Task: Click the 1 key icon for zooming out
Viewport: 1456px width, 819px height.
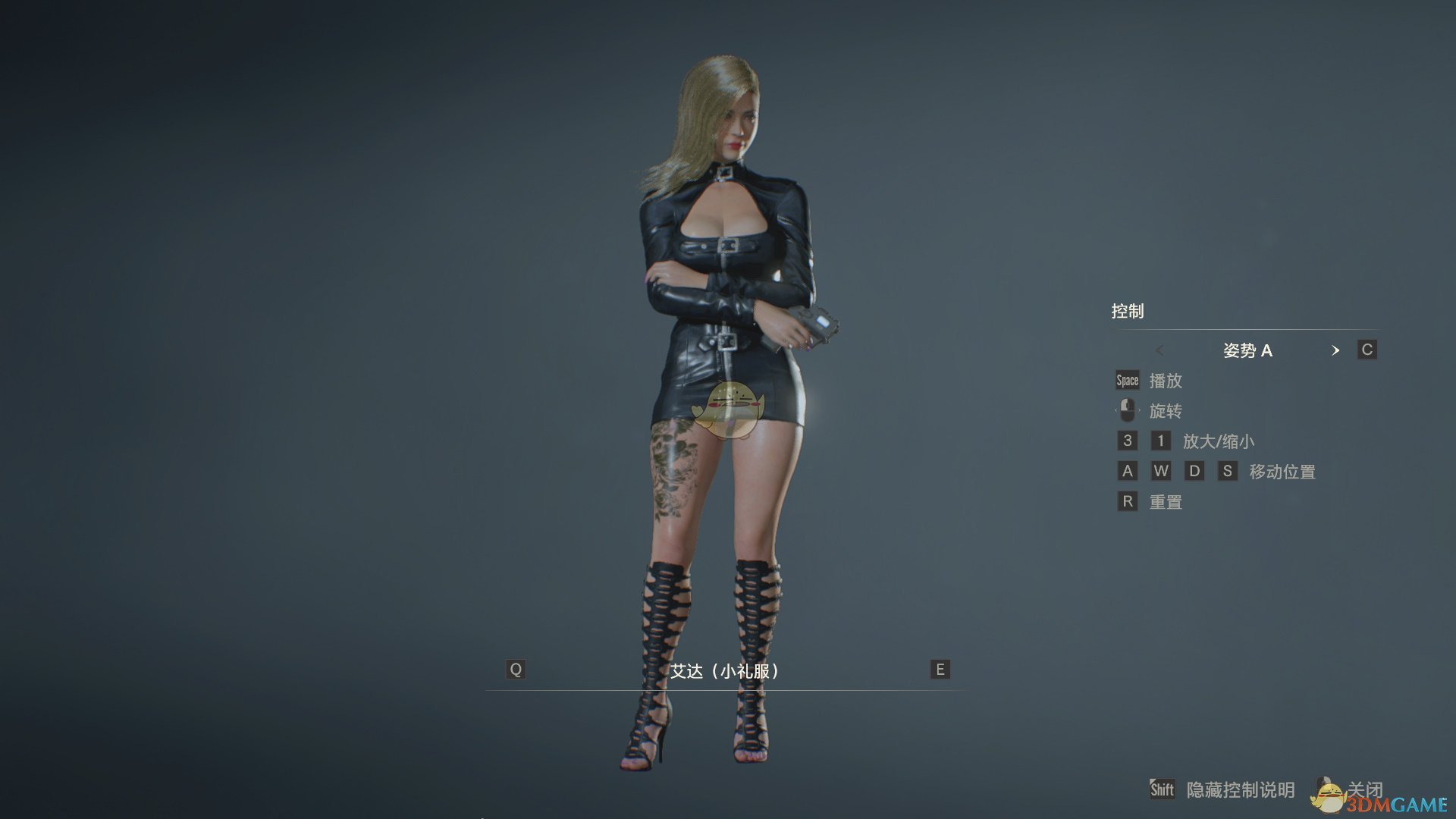Action: coord(1160,441)
